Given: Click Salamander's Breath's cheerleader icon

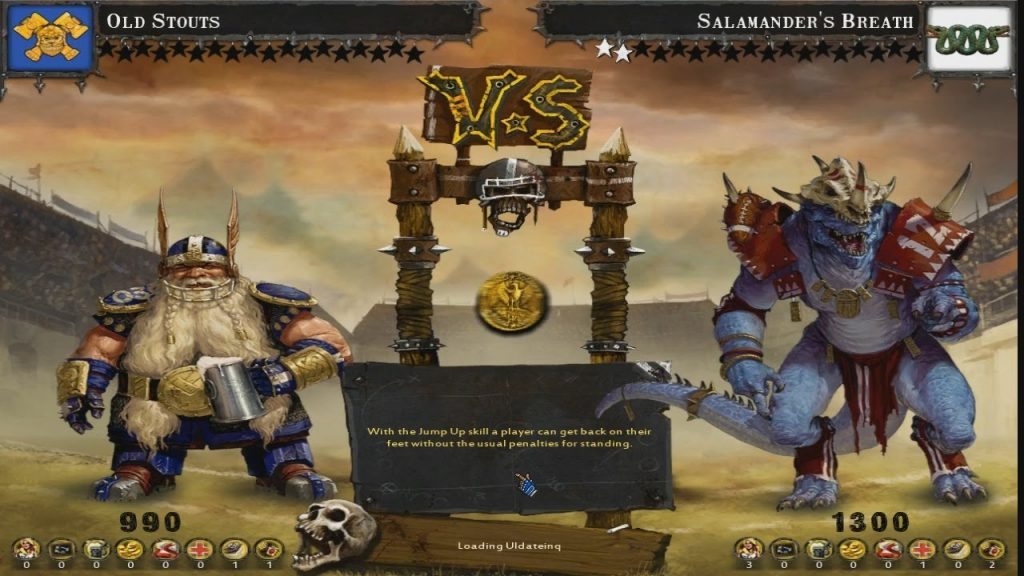Looking at the screenshot, I should tap(748, 549).
